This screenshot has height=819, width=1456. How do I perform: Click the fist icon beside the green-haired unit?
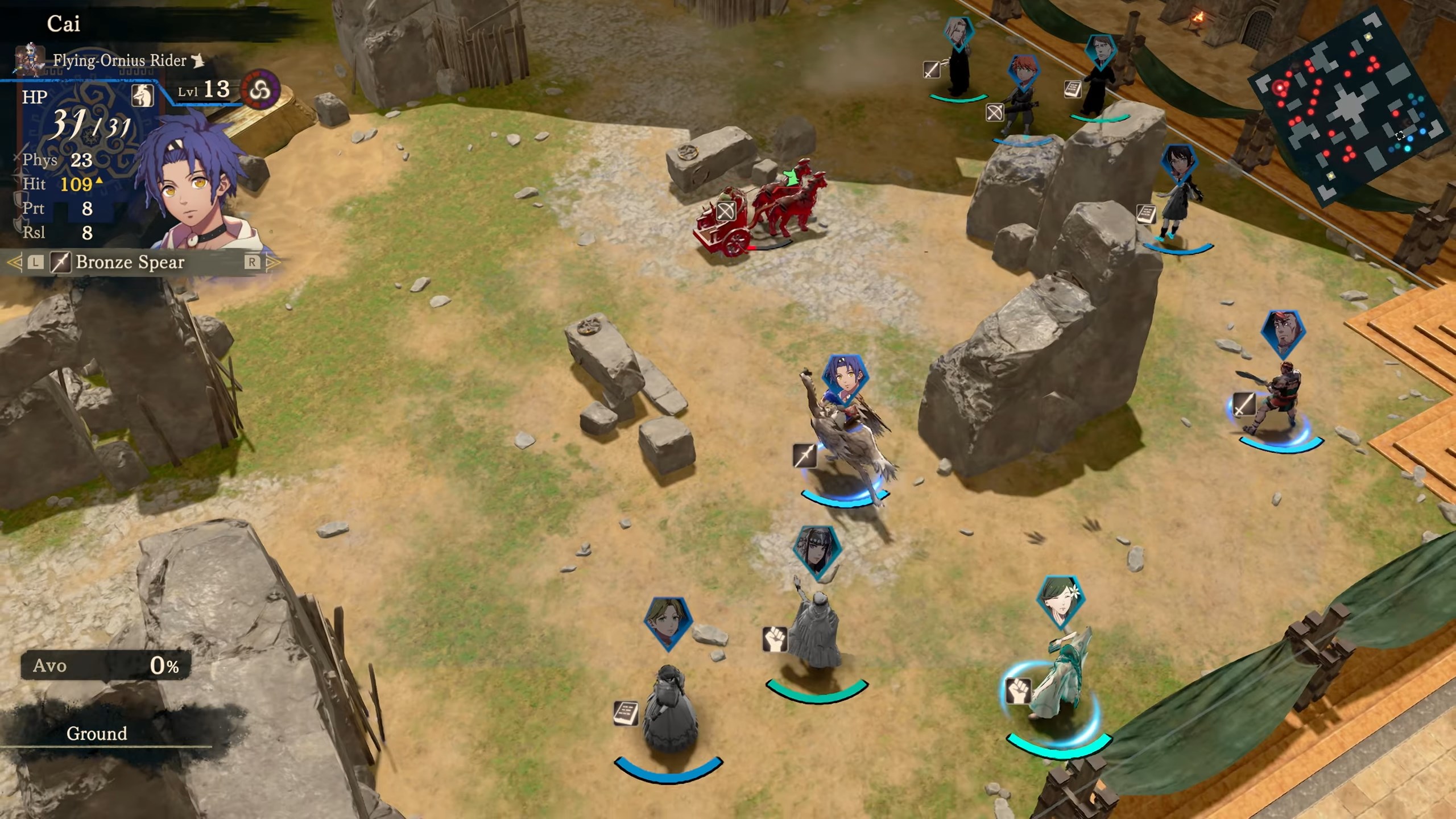click(1018, 691)
